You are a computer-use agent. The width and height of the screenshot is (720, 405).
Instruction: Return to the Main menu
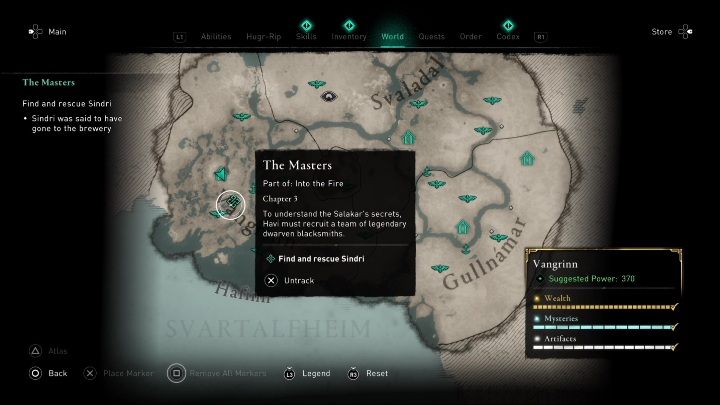(57, 32)
